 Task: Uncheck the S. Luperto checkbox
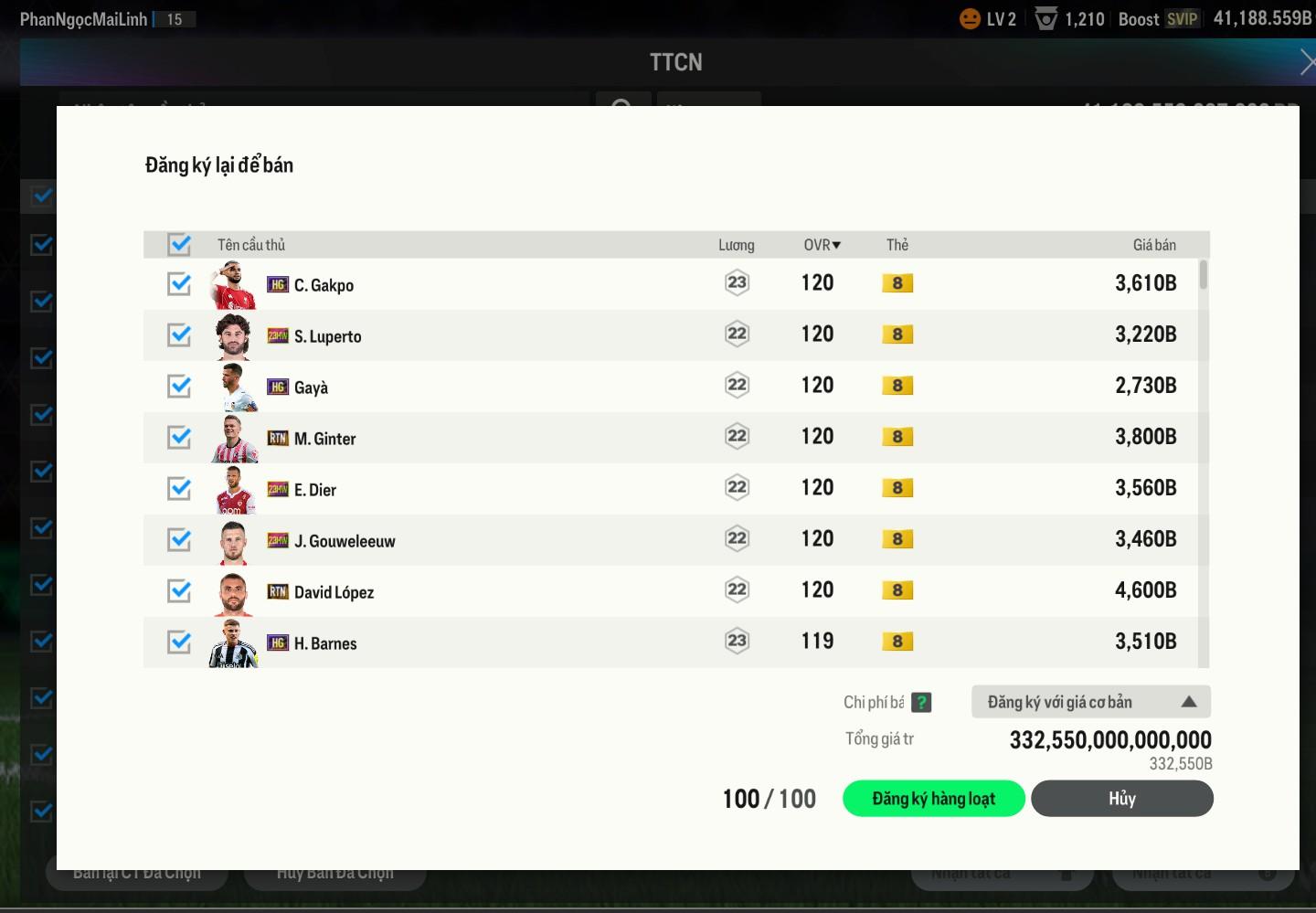click(x=179, y=335)
